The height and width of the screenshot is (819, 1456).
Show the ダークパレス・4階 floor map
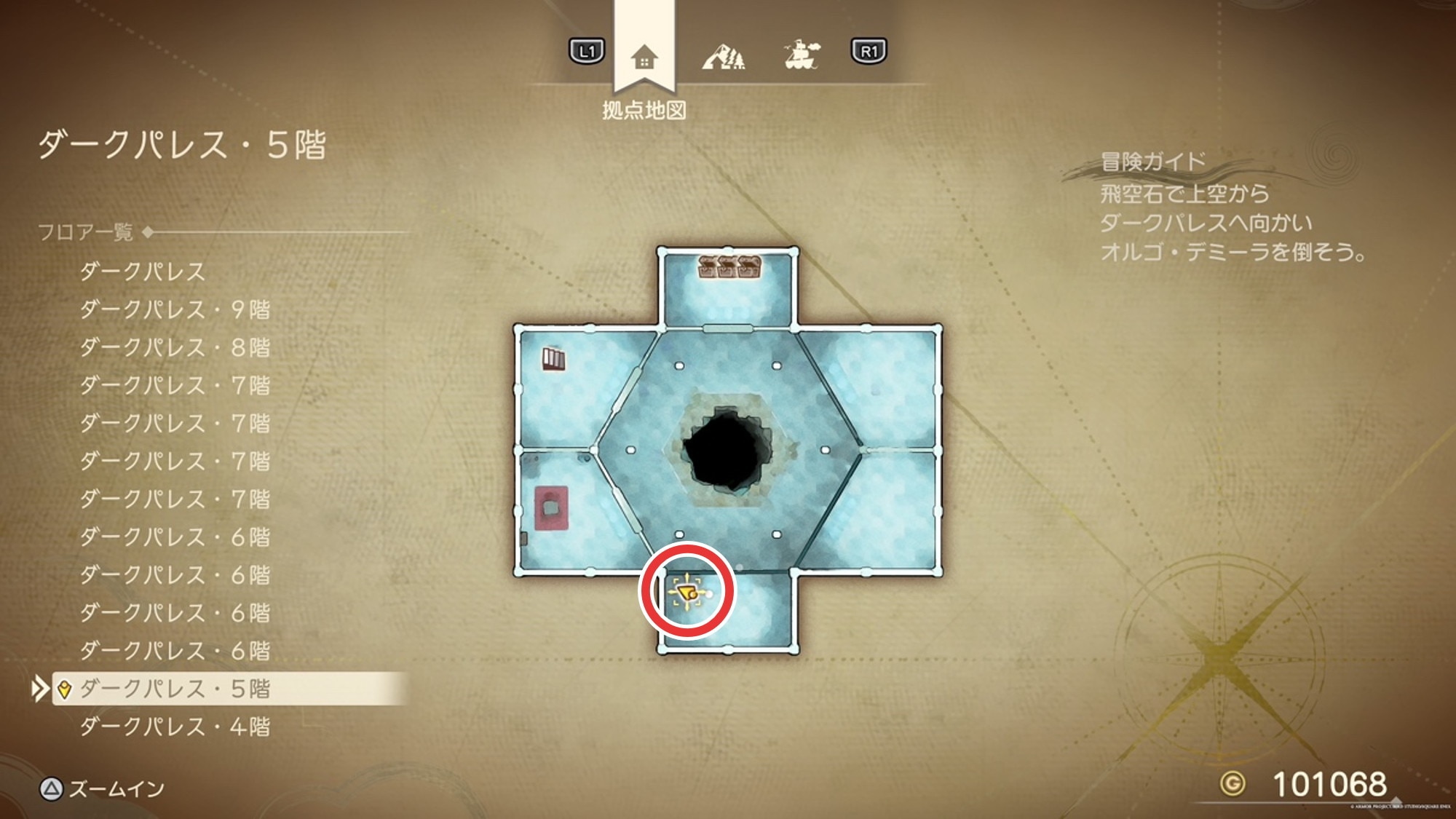click(175, 726)
